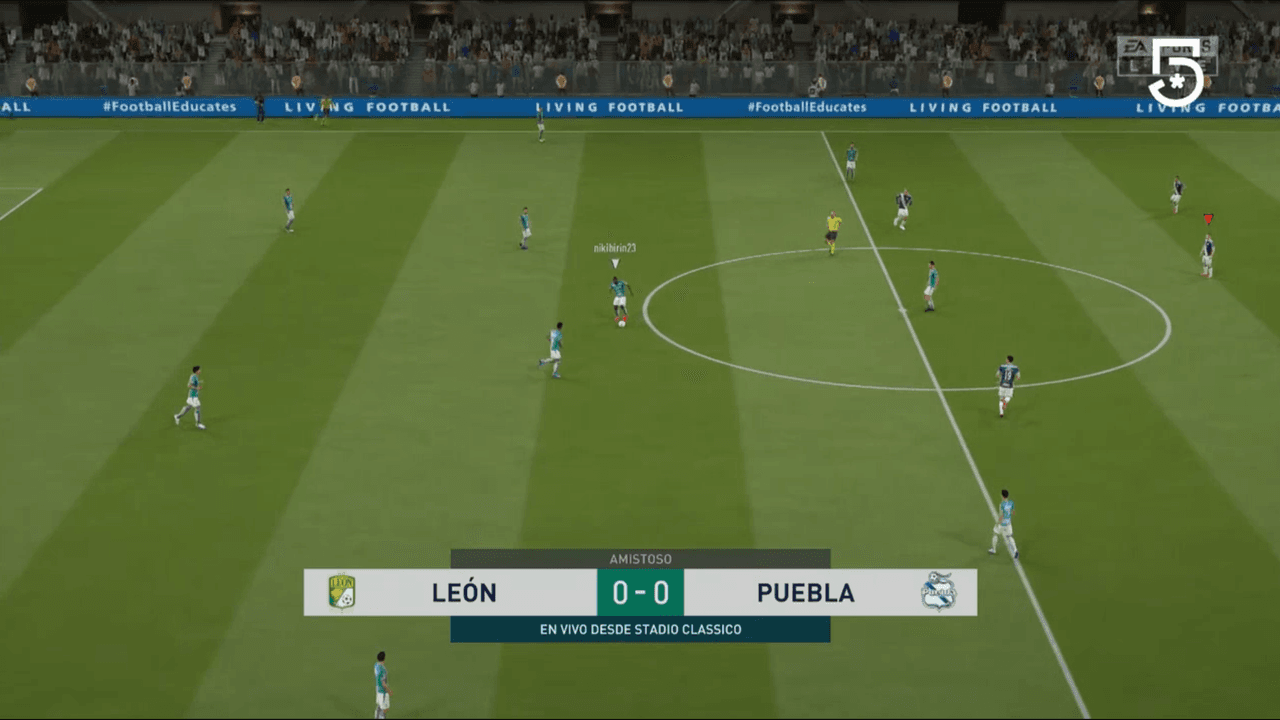Click the channel 5 watermark logo
This screenshot has height=720, width=1280.
coord(1178,72)
